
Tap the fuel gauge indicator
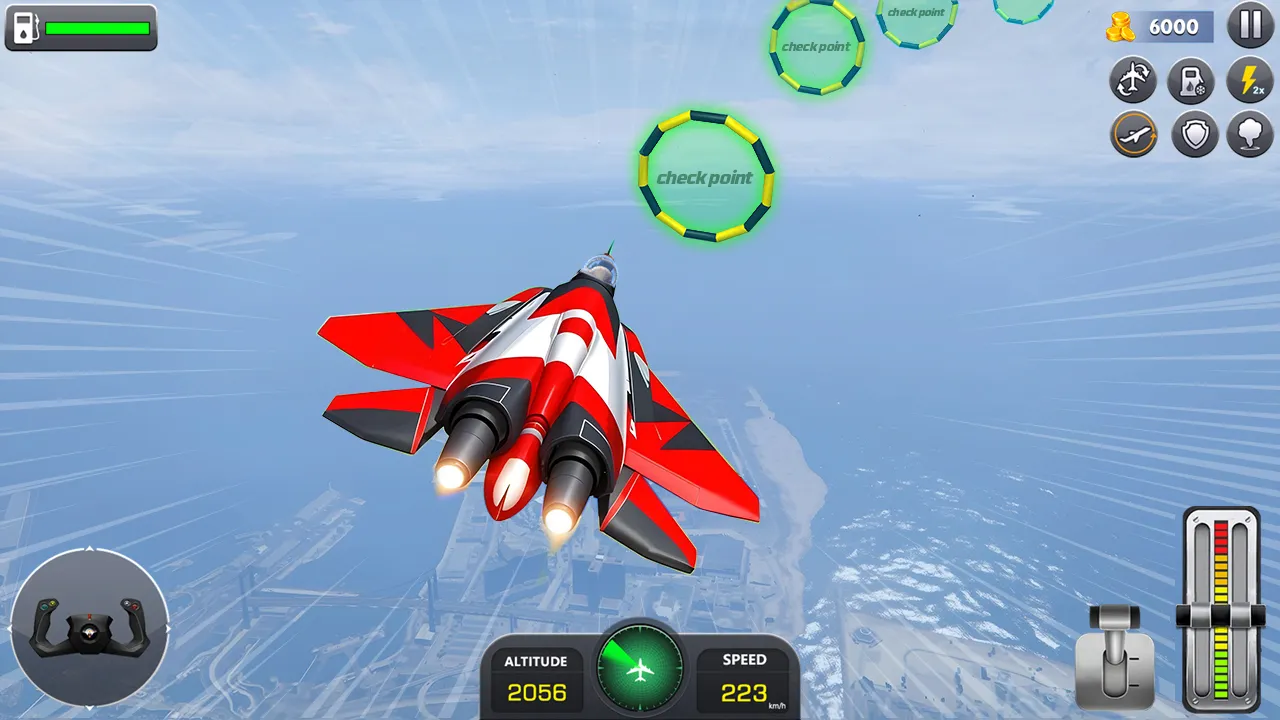click(80, 28)
